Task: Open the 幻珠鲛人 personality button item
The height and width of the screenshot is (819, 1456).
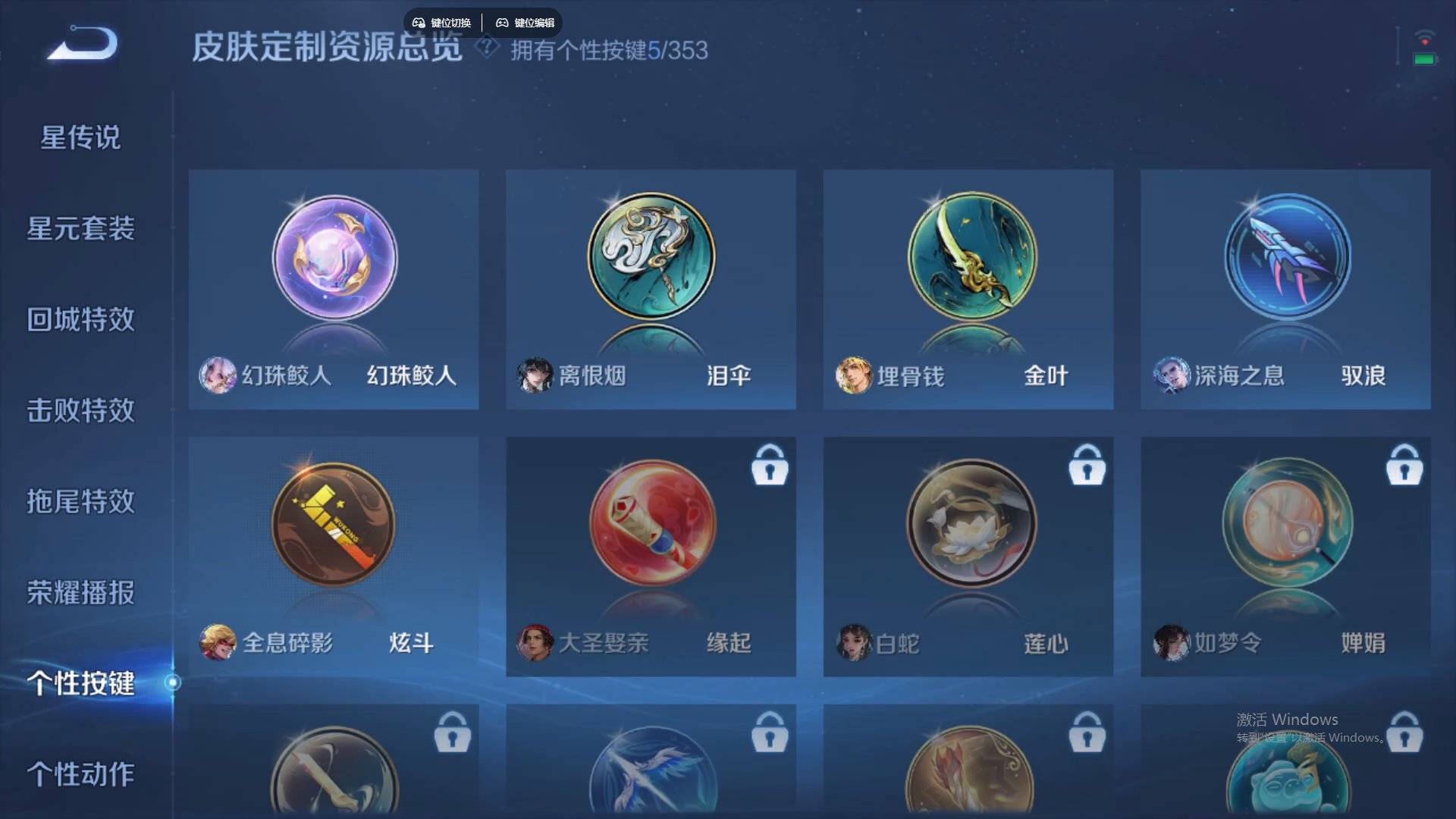Action: tap(334, 258)
